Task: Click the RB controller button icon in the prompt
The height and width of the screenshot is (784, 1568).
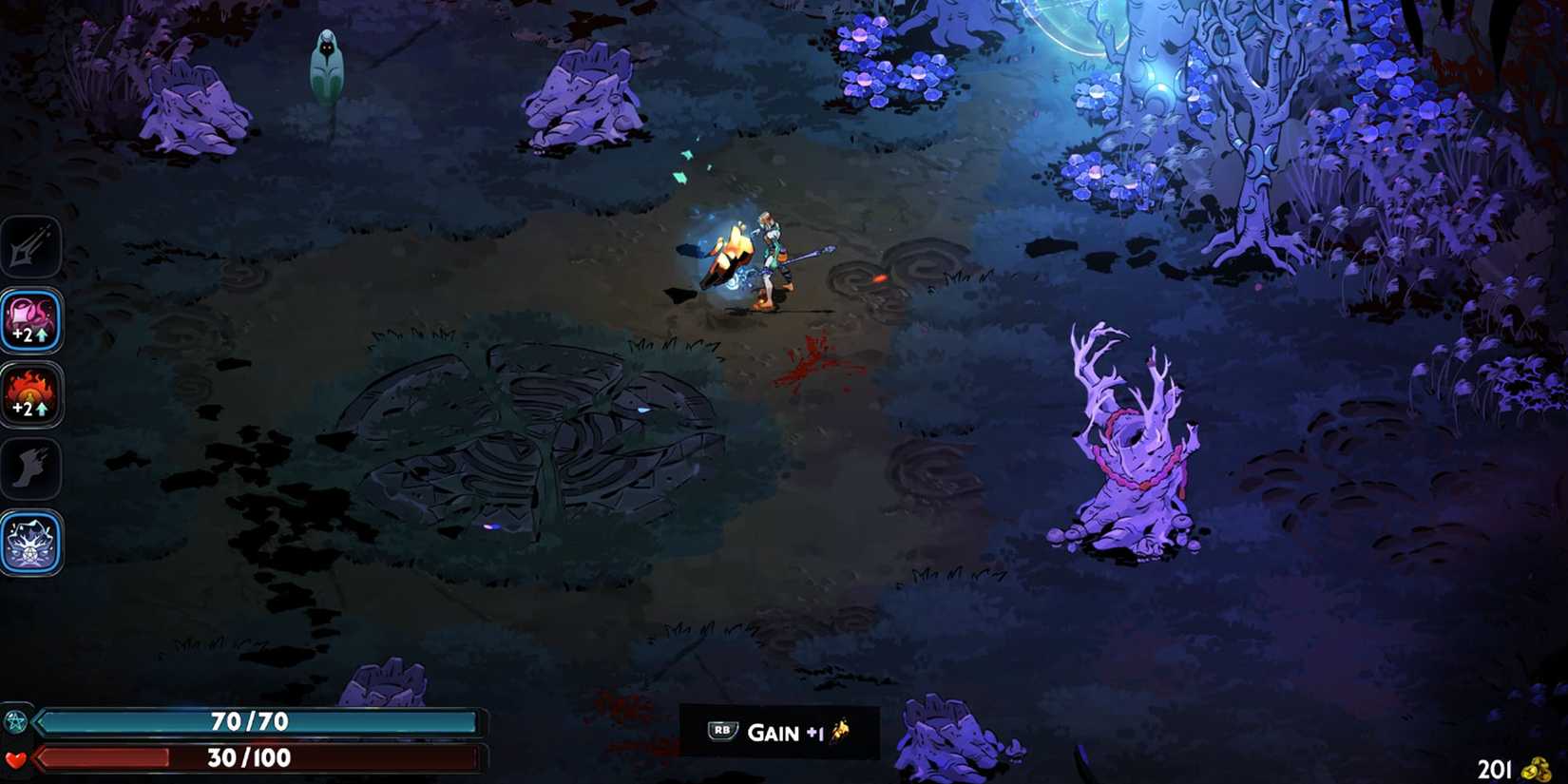Action: (722, 732)
